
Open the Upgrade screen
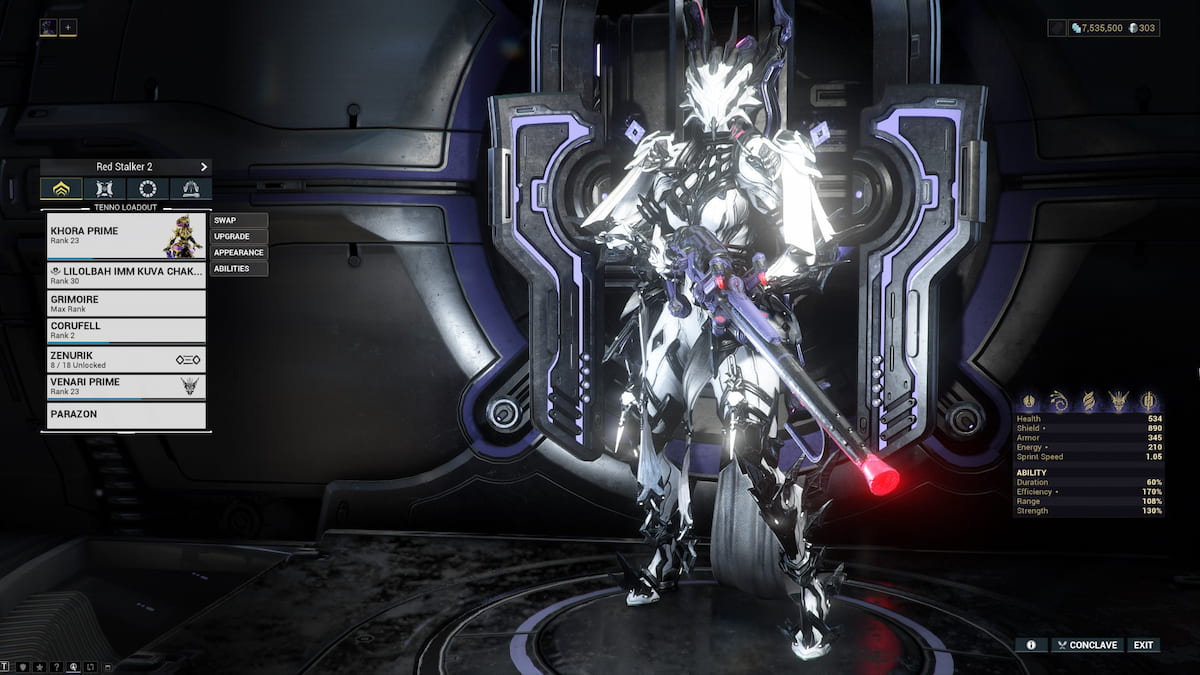point(239,236)
